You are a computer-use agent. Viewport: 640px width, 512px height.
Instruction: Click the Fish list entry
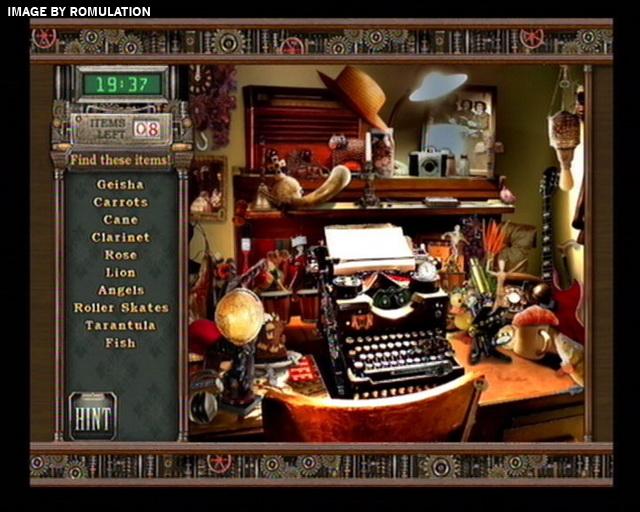tap(120, 343)
